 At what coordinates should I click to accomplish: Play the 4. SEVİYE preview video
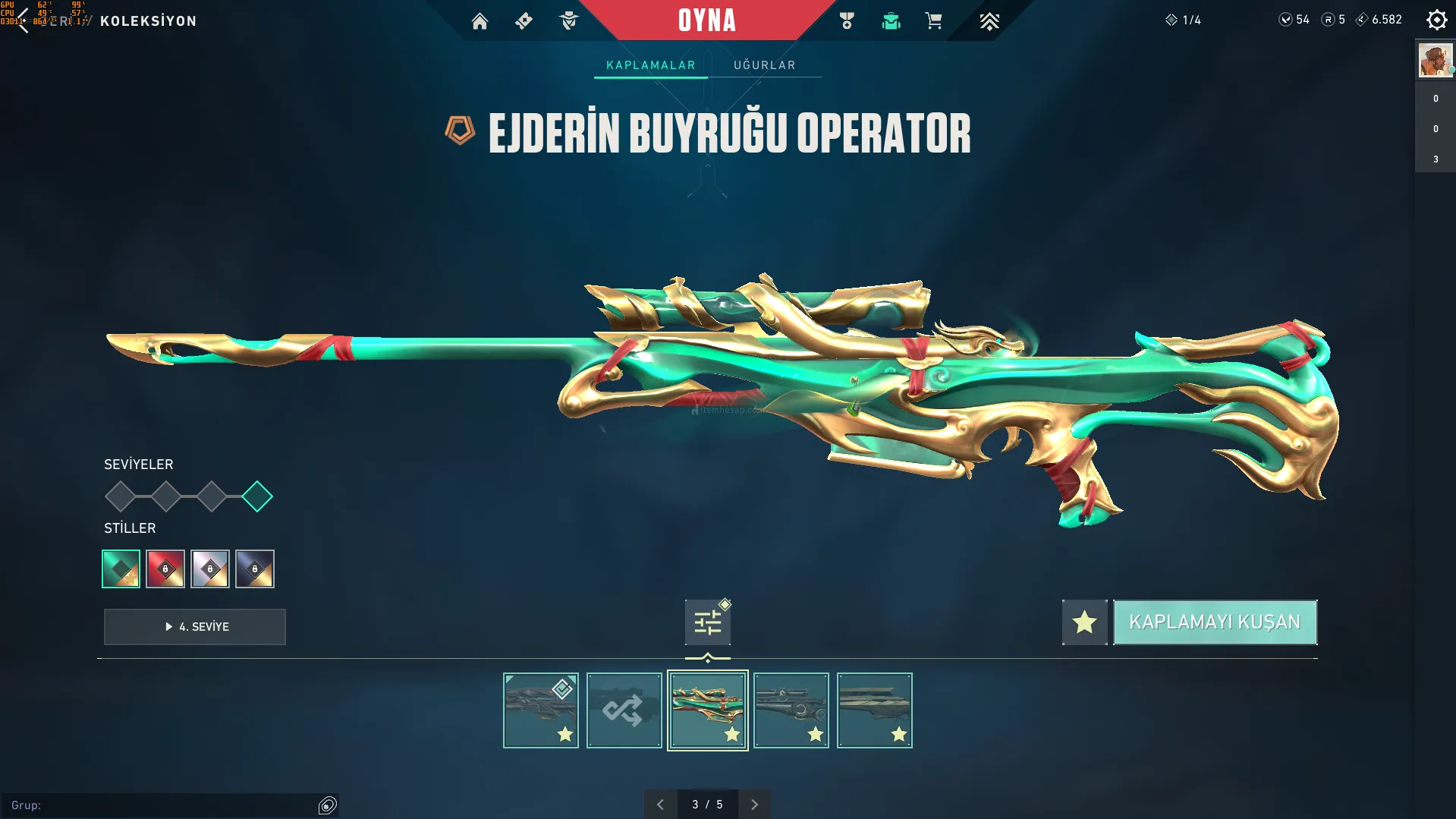[x=195, y=627]
